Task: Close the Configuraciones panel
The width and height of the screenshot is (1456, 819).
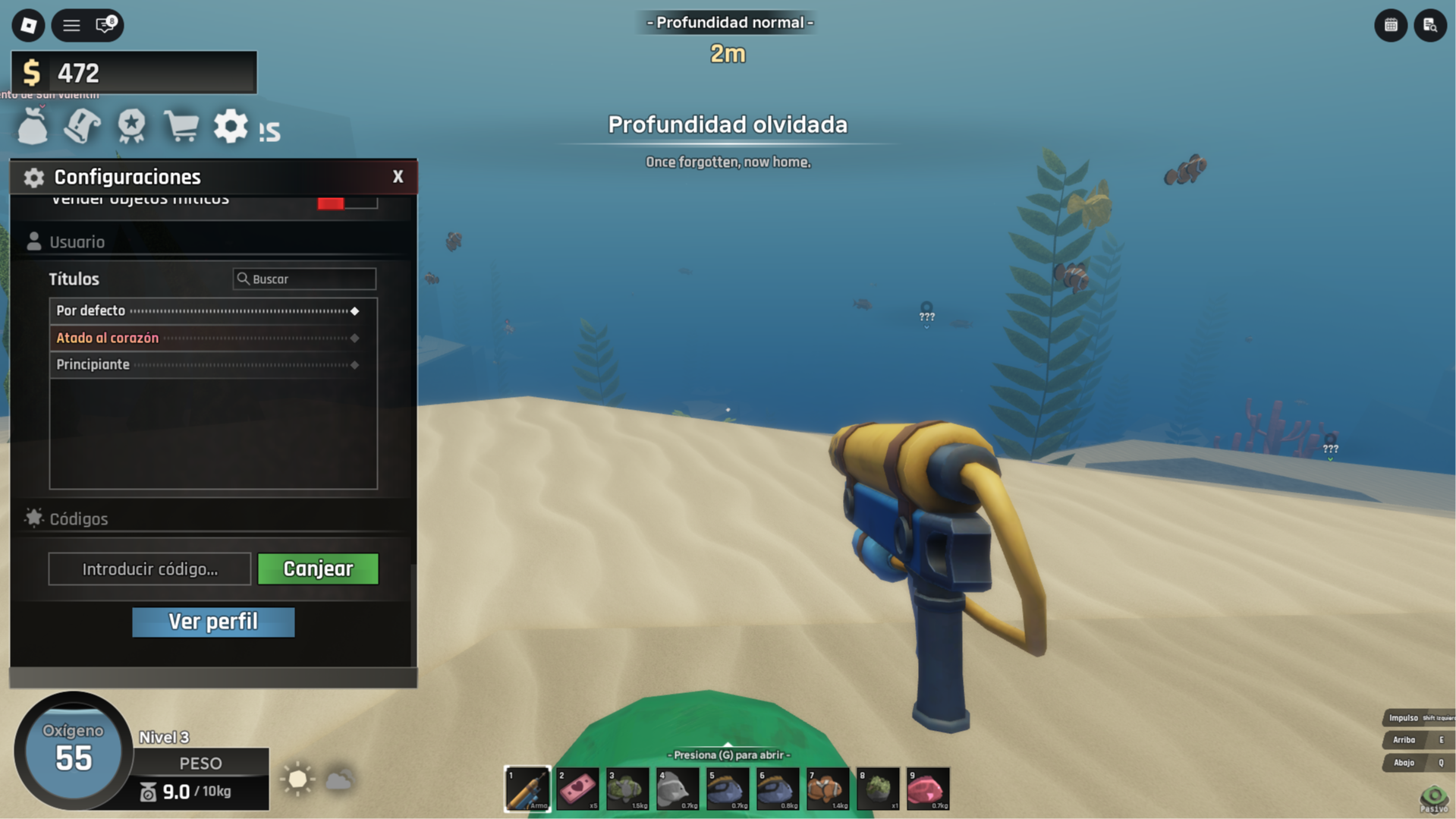Action: 398,177
